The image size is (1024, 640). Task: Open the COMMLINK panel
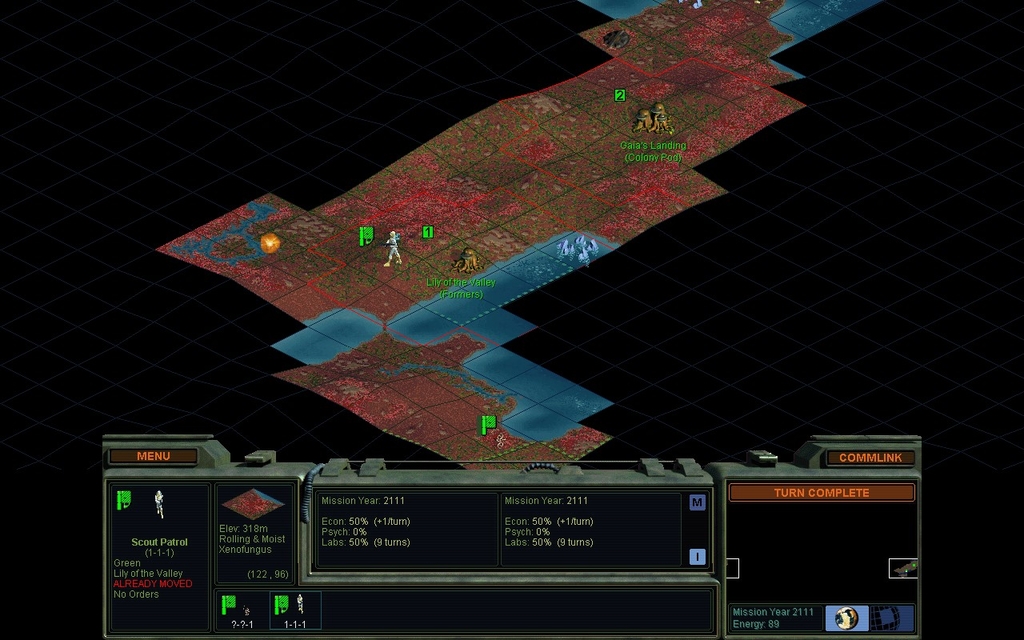(870, 457)
